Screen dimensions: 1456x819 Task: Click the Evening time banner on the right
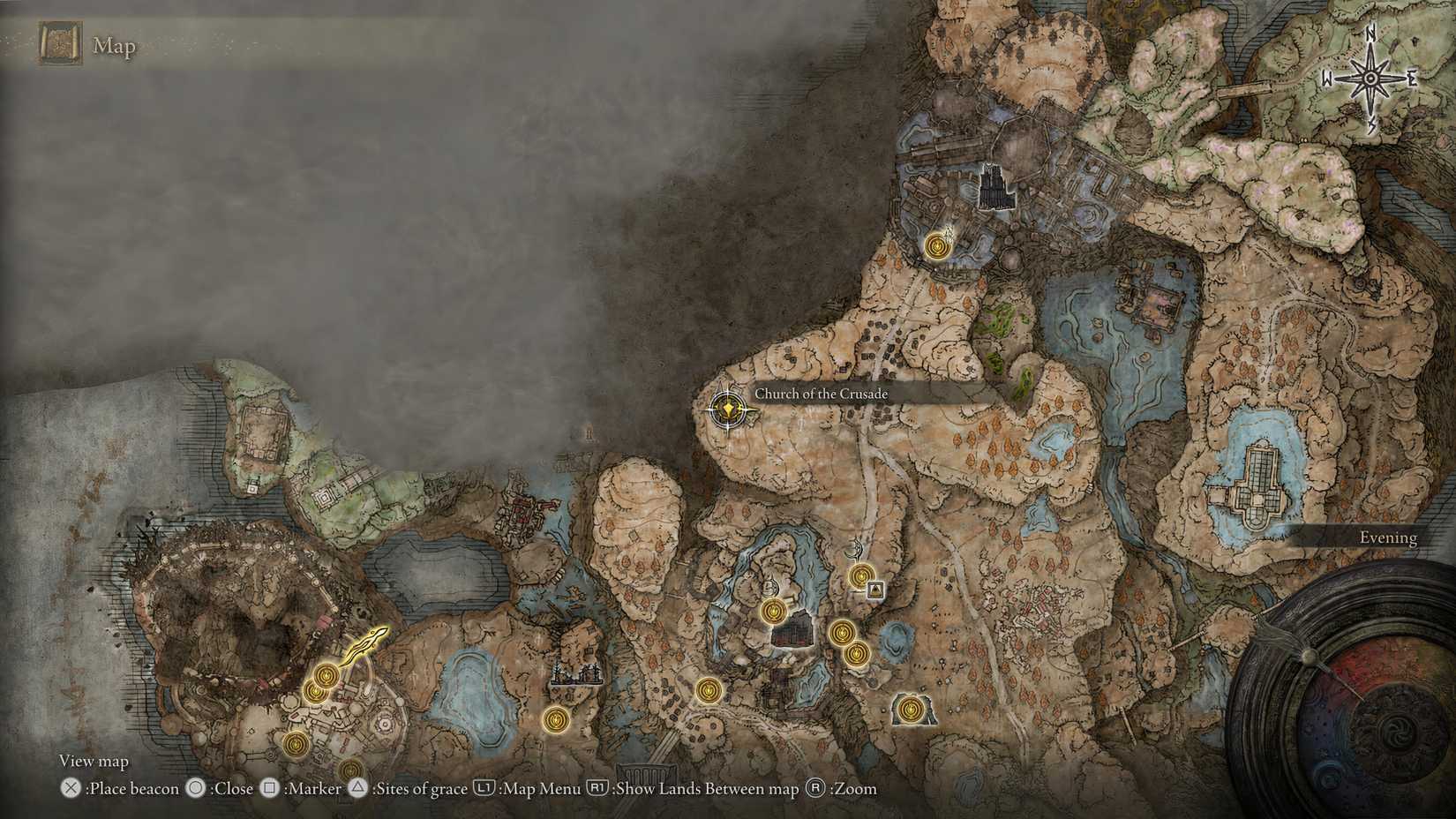(1390, 537)
